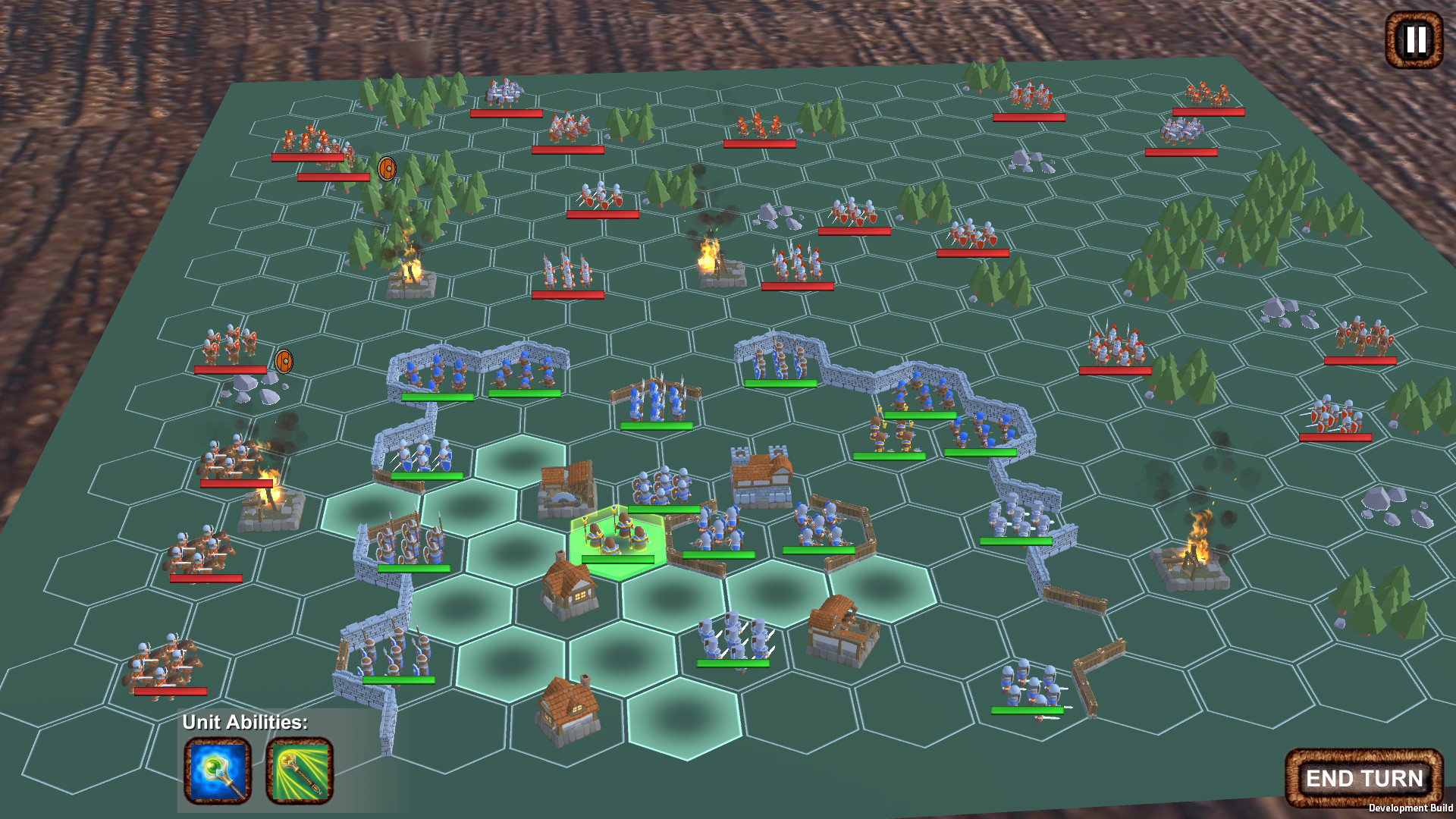Pause the game

coord(1414,40)
